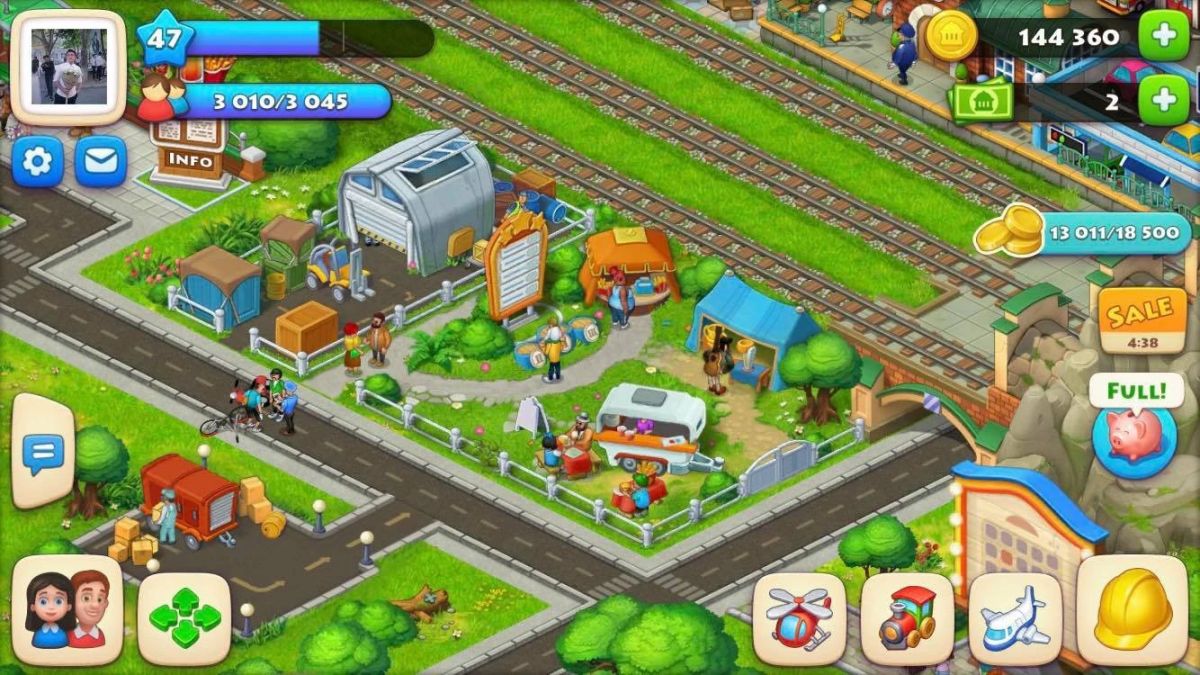1200x675 pixels.
Task: Open the airplane button
Action: point(1015,618)
